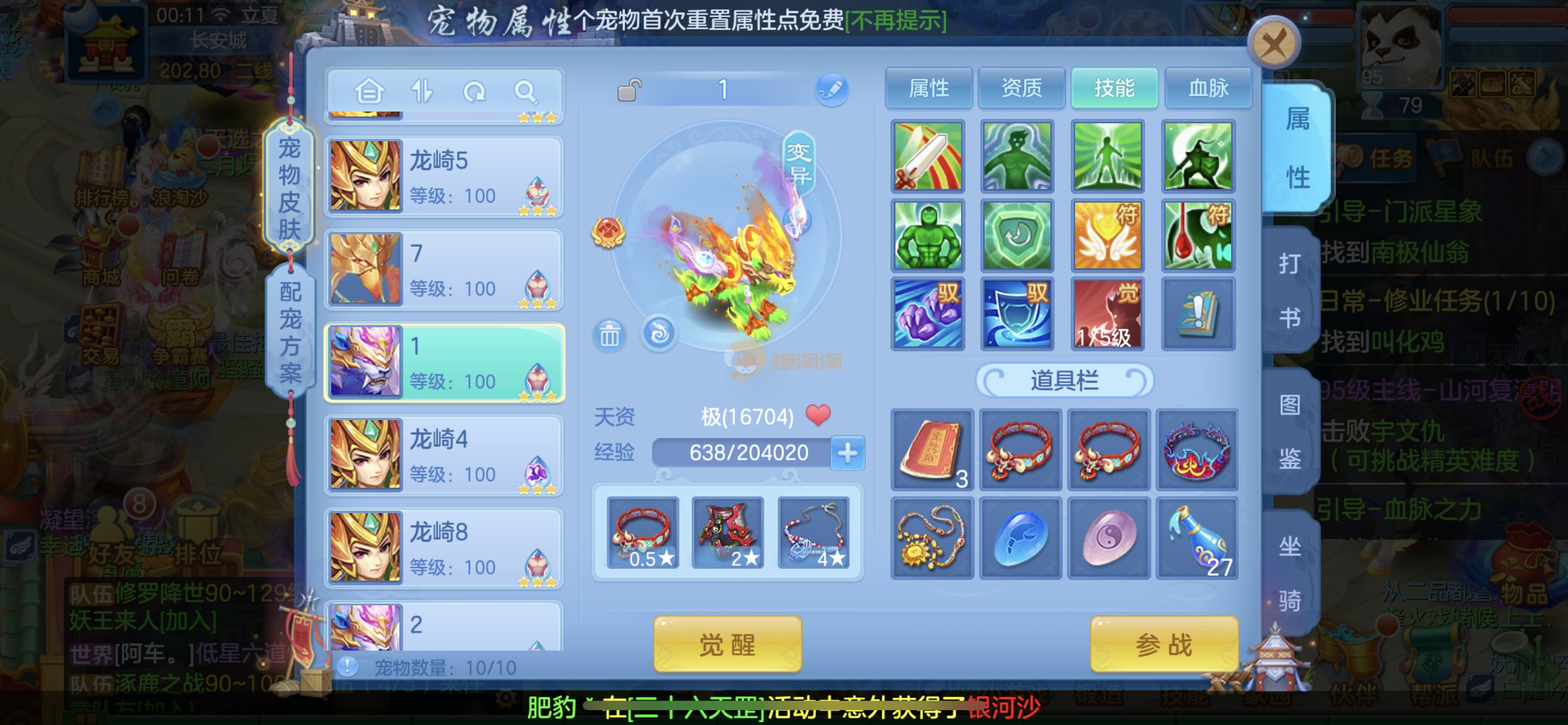This screenshot has height=725, width=1568.
Task: Select the red book item with count 3
Action: coord(931,450)
